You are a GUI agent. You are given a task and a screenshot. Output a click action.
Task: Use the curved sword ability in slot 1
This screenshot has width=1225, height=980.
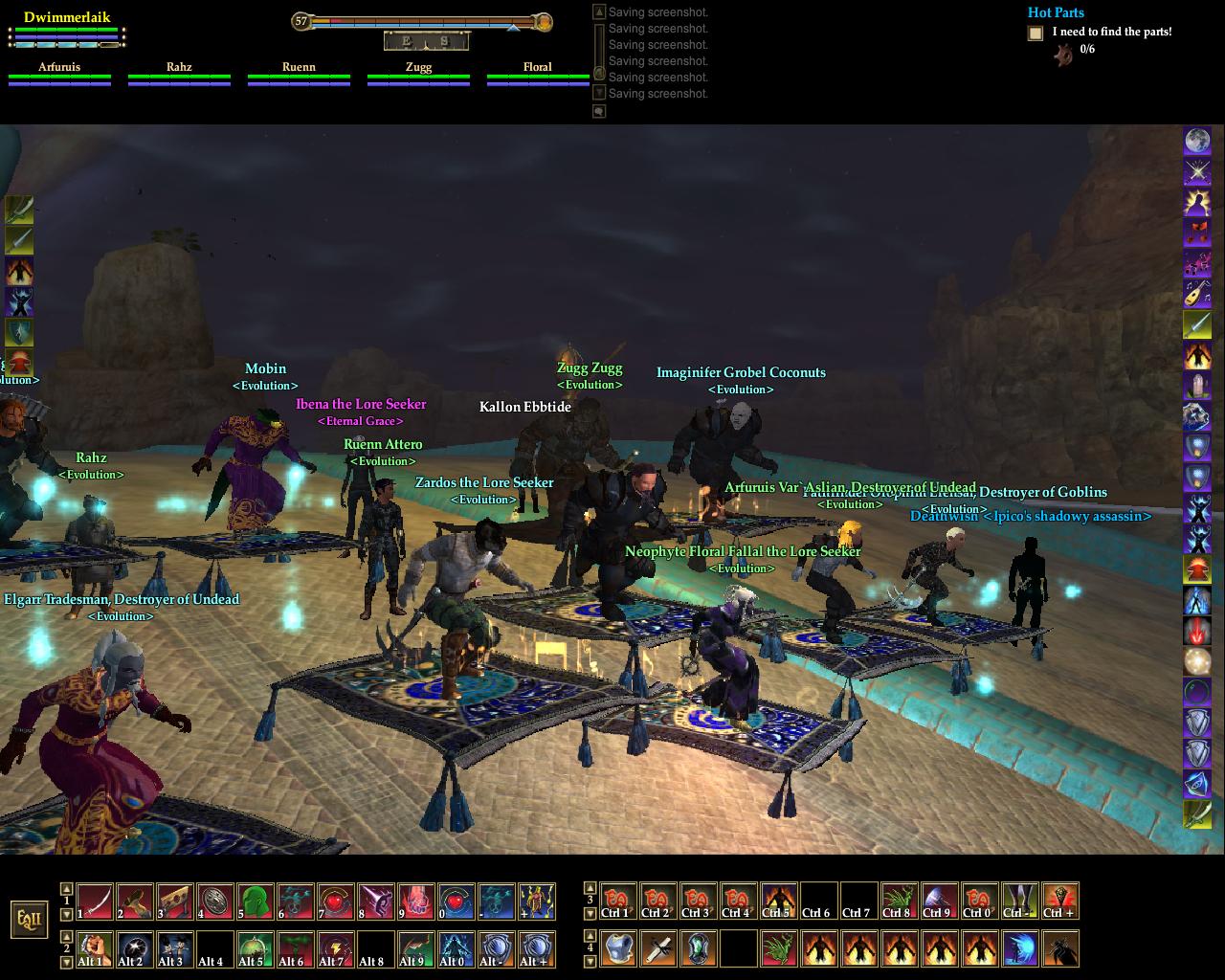pyautogui.click(x=95, y=902)
